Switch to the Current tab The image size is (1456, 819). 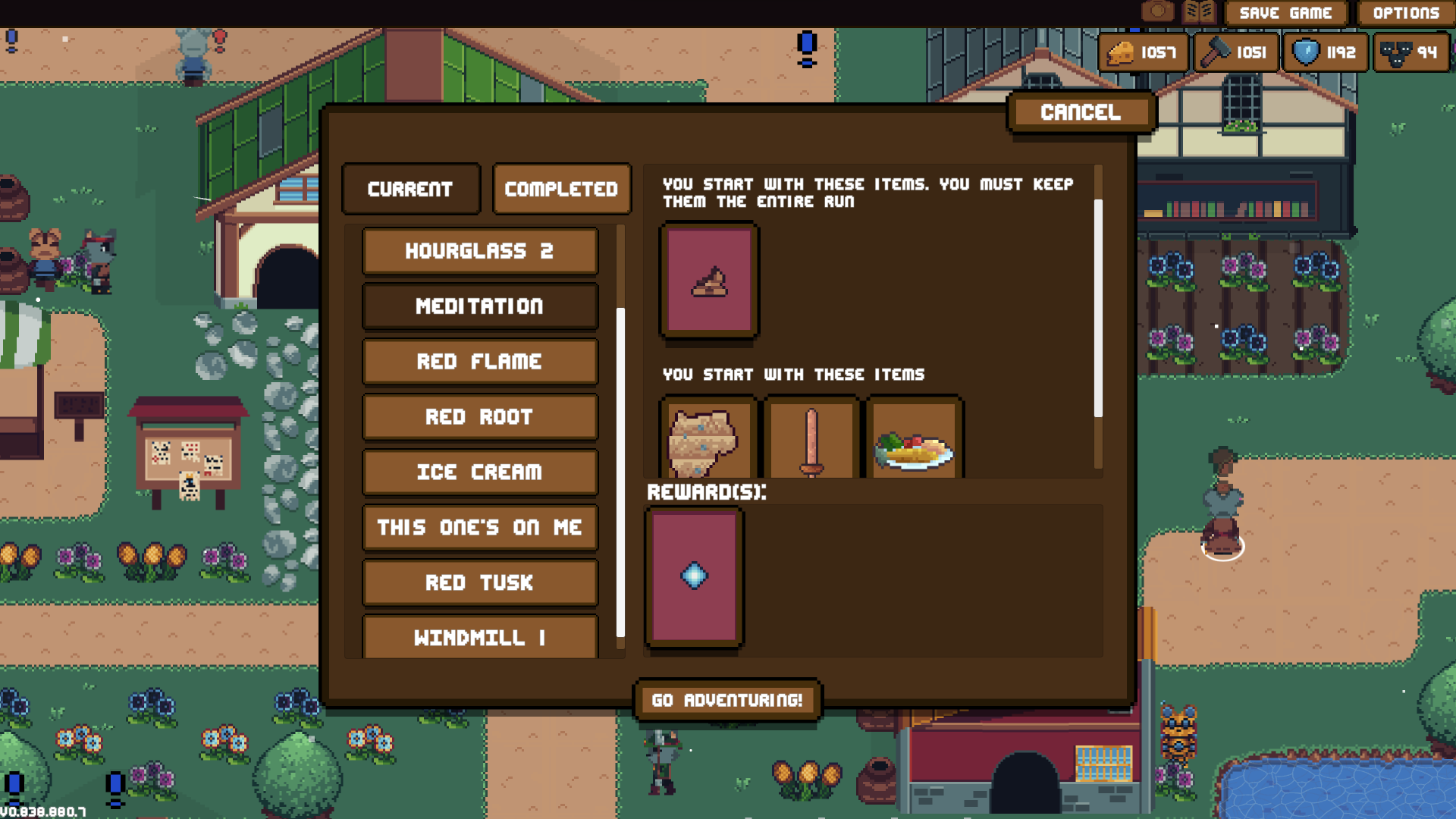coord(410,189)
